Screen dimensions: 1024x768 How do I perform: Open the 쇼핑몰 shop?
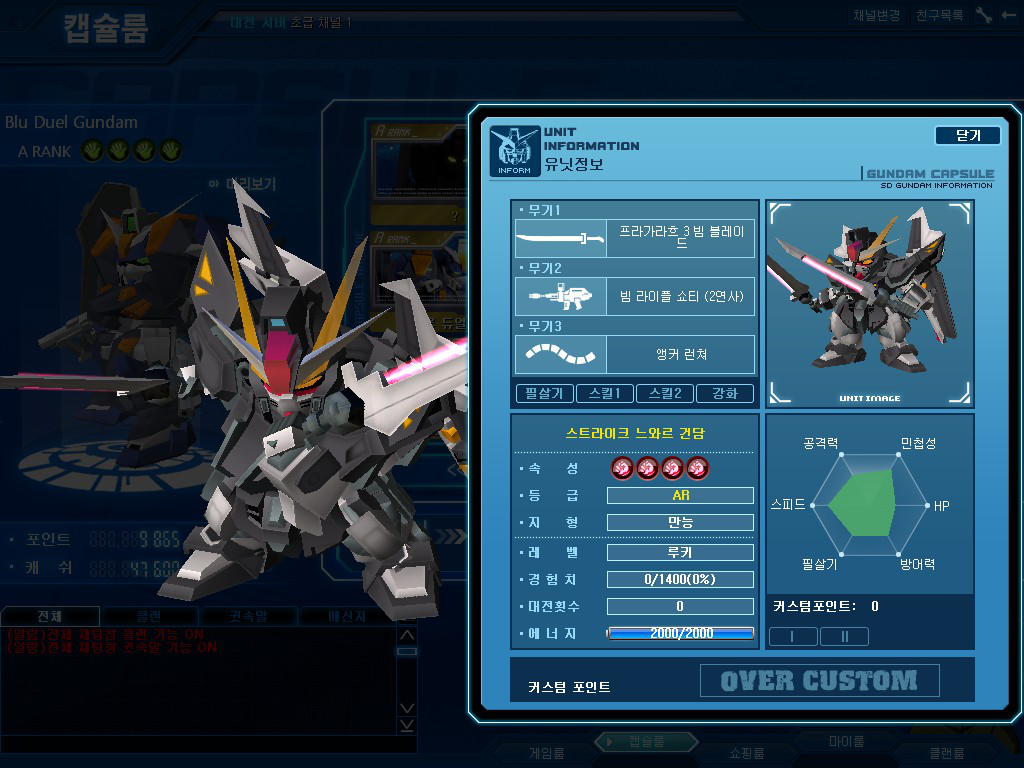[745, 753]
